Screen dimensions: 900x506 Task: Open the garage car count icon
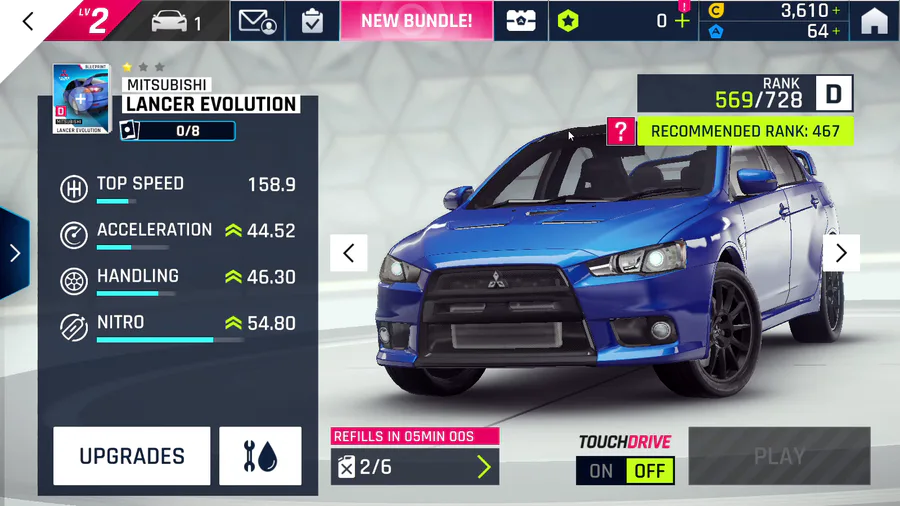click(176, 21)
